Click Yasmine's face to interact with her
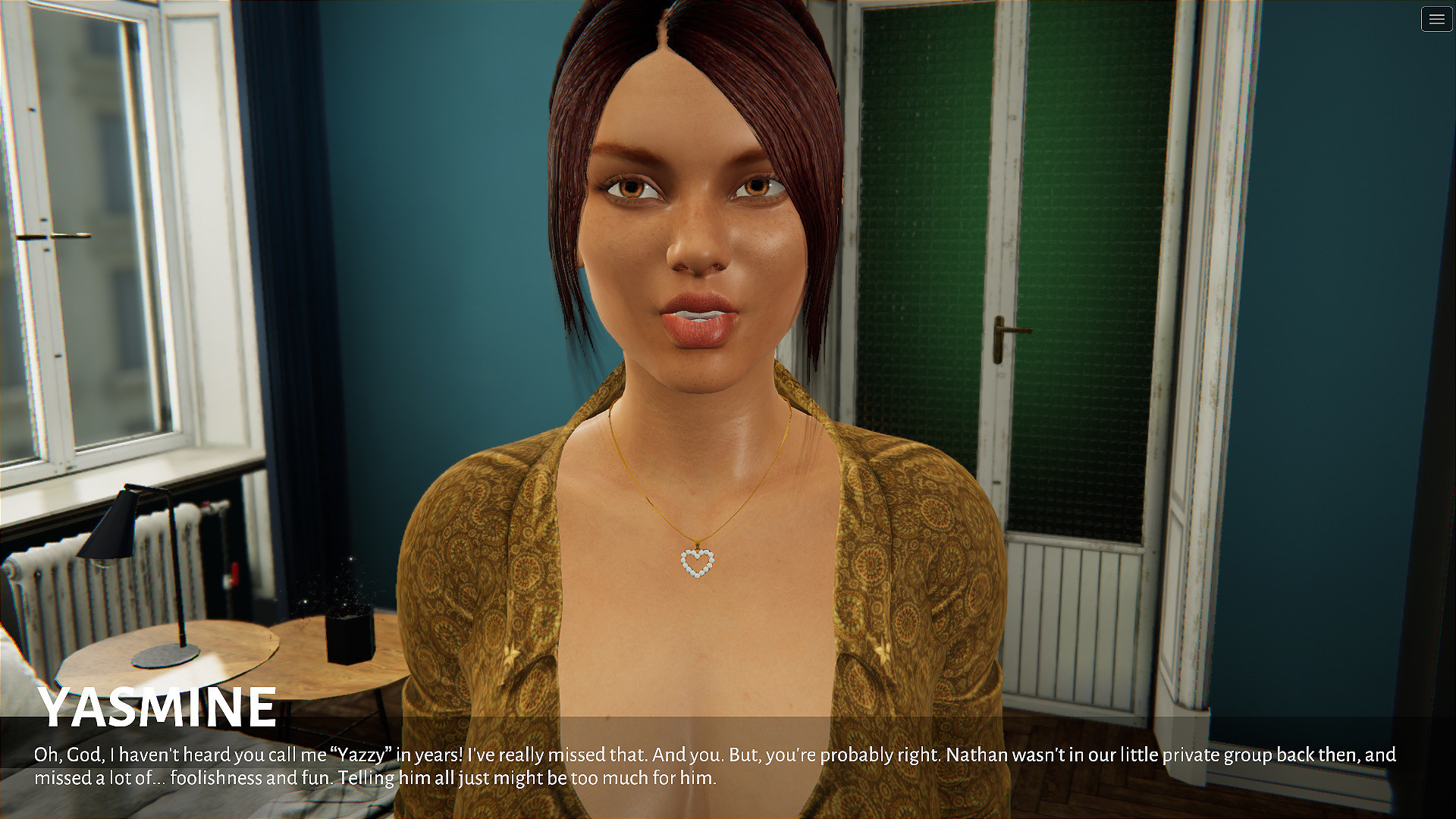Viewport: 1456px width, 819px height. pyautogui.click(x=690, y=227)
